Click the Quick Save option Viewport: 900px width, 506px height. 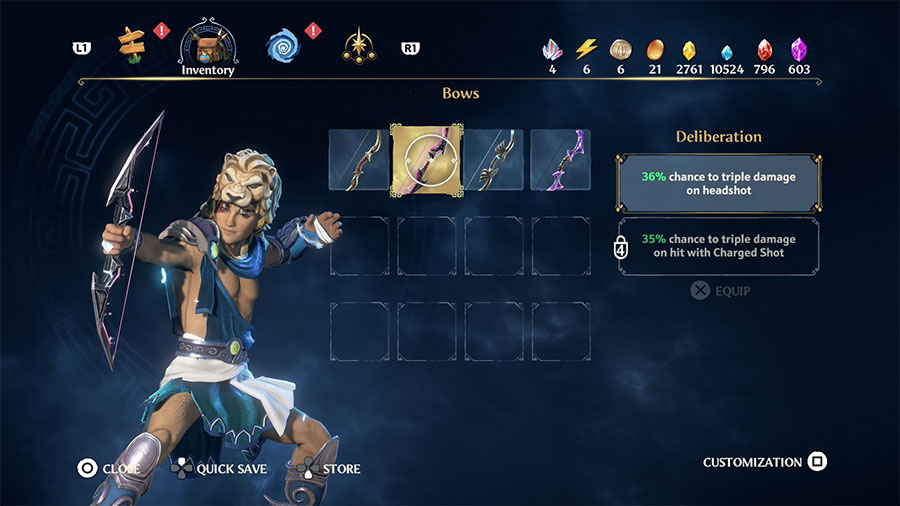pyautogui.click(x=222, y=468)
